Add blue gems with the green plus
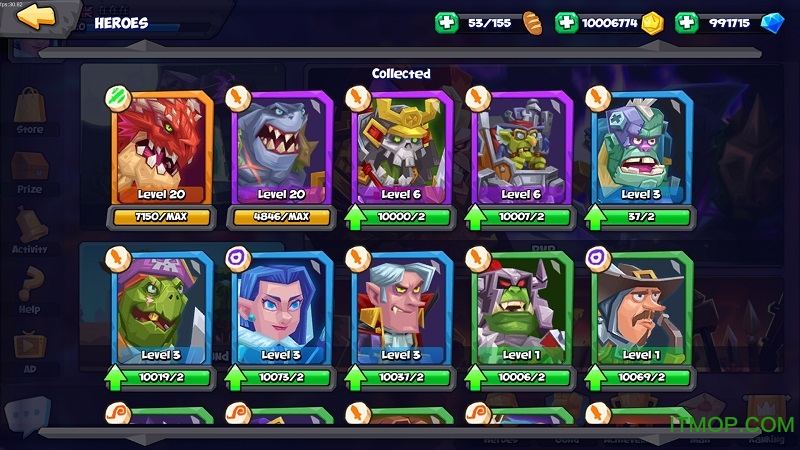 click(686, 23)
